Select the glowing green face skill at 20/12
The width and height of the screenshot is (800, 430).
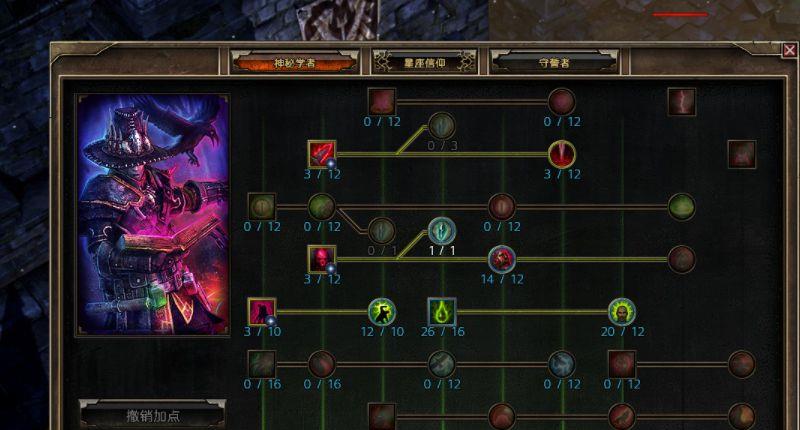[622, 312]
